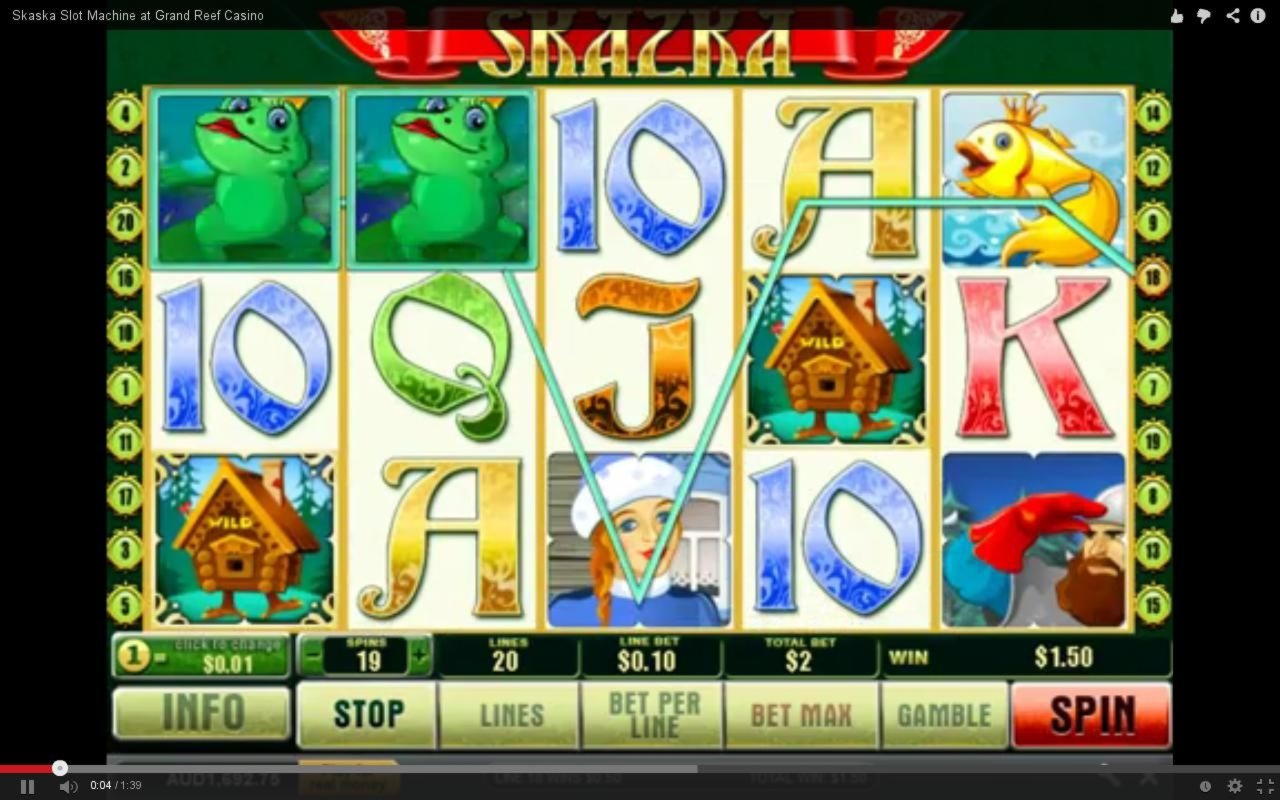Dislike the video using the thumbs down icon
This screenshot has height=800, width=1280.
[x=1204, y=15]
